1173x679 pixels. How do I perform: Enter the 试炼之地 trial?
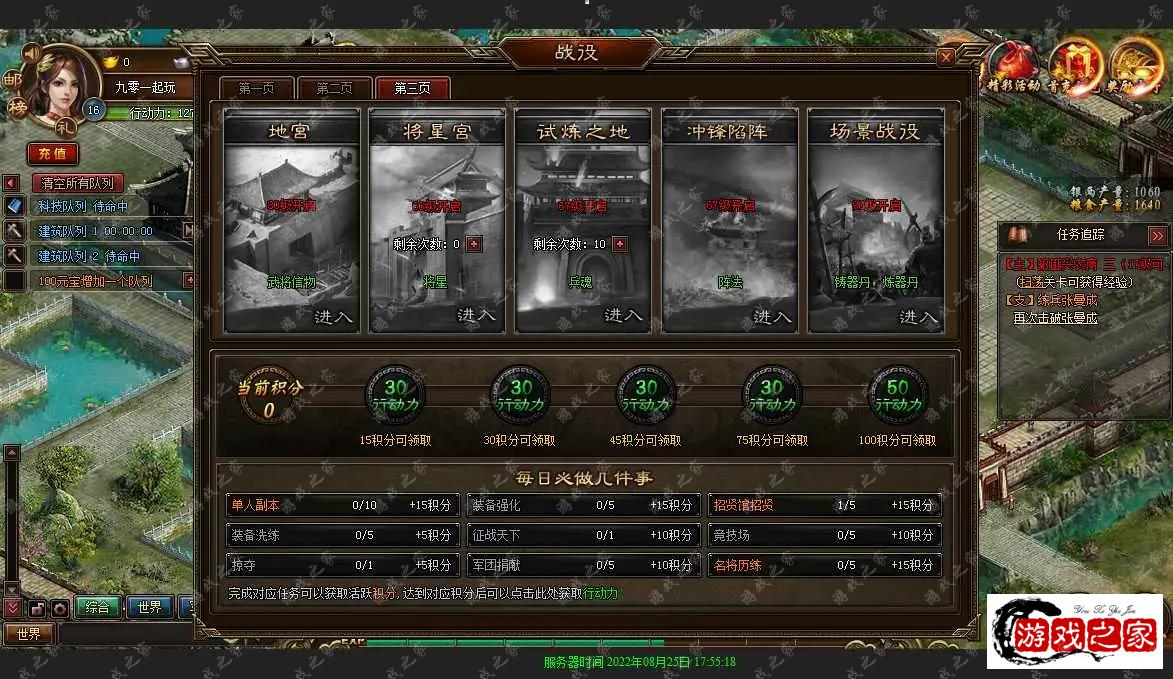tap(623, 315)
